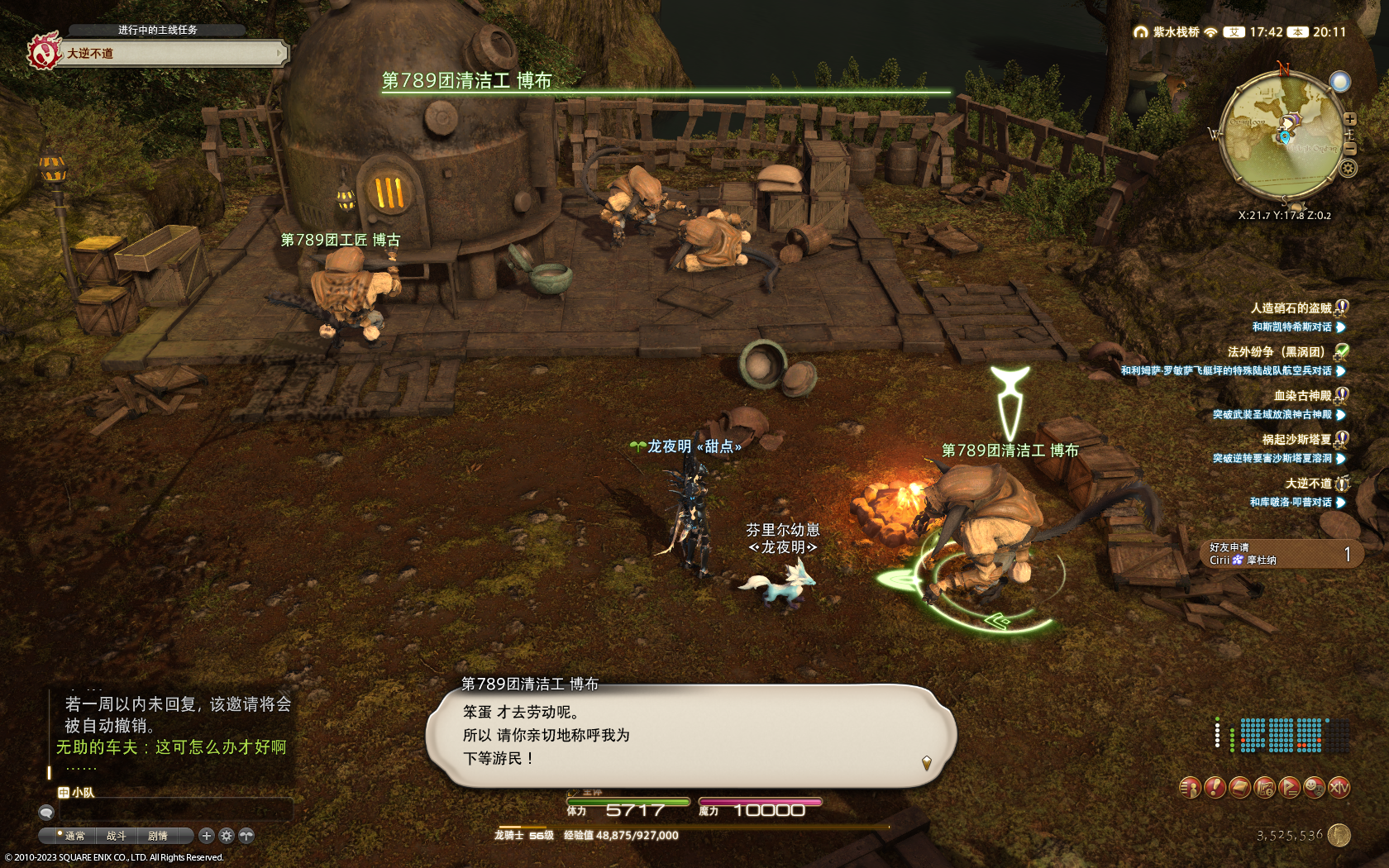Open the circular minimap
The width and height of the screenshot is (1389, 868).
(1282, 136)
